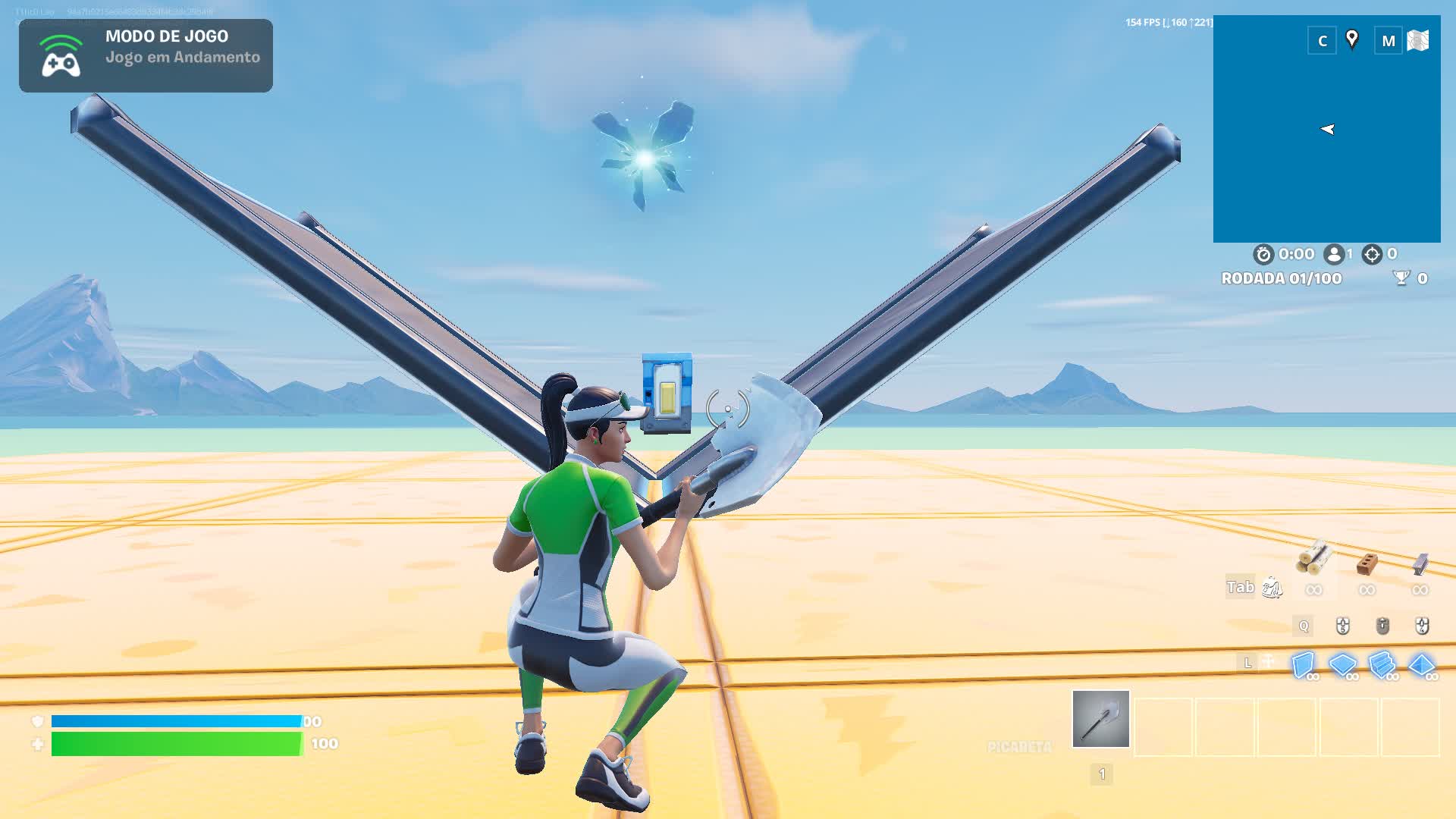The height and width of the screenshot is (819, 1456).
Task: Click the Modo de Jogo notification panel
Action: tap(146, 55)
